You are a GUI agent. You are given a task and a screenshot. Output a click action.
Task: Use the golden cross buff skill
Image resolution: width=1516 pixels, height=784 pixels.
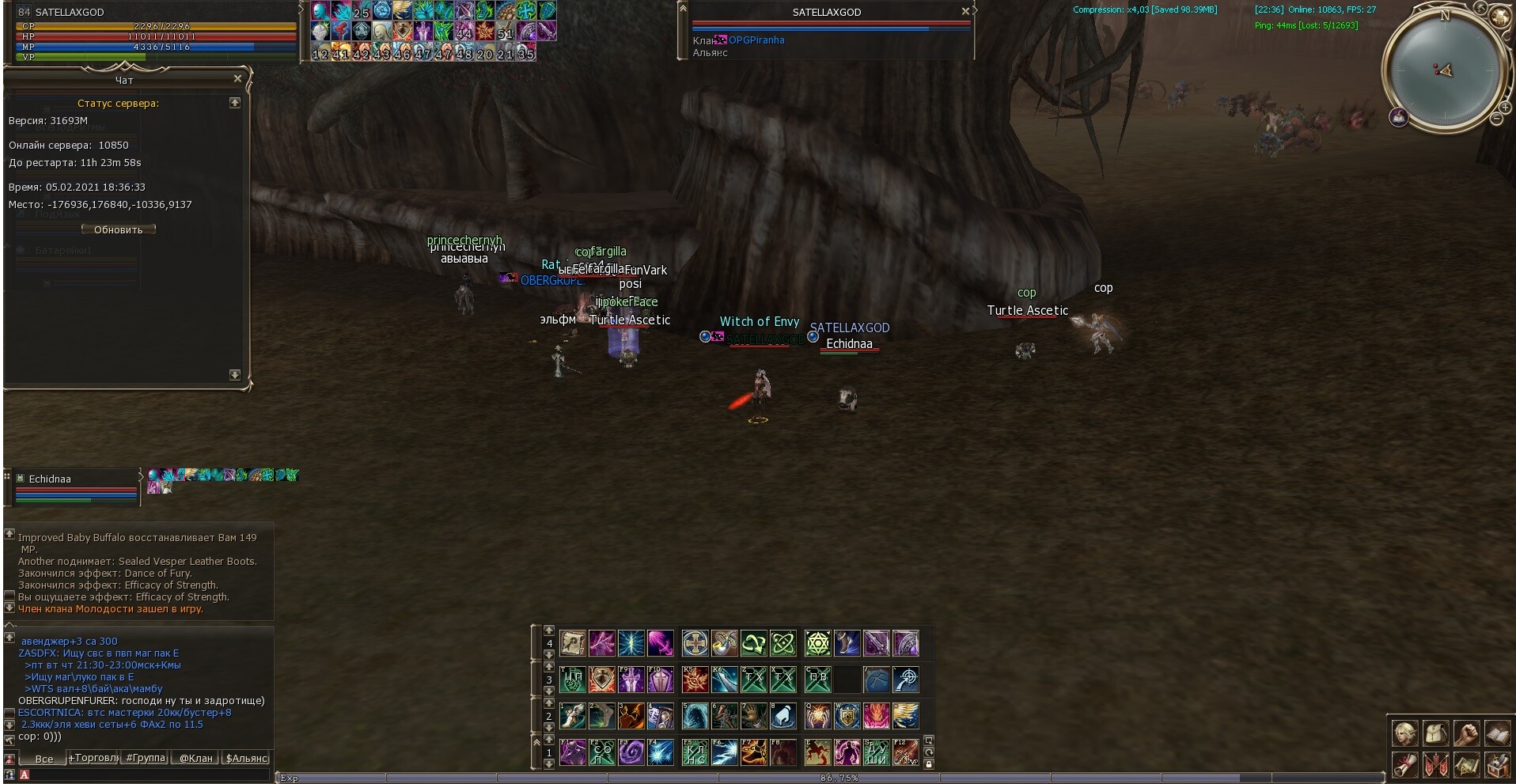pyautogui.click(x=695, y=643)
